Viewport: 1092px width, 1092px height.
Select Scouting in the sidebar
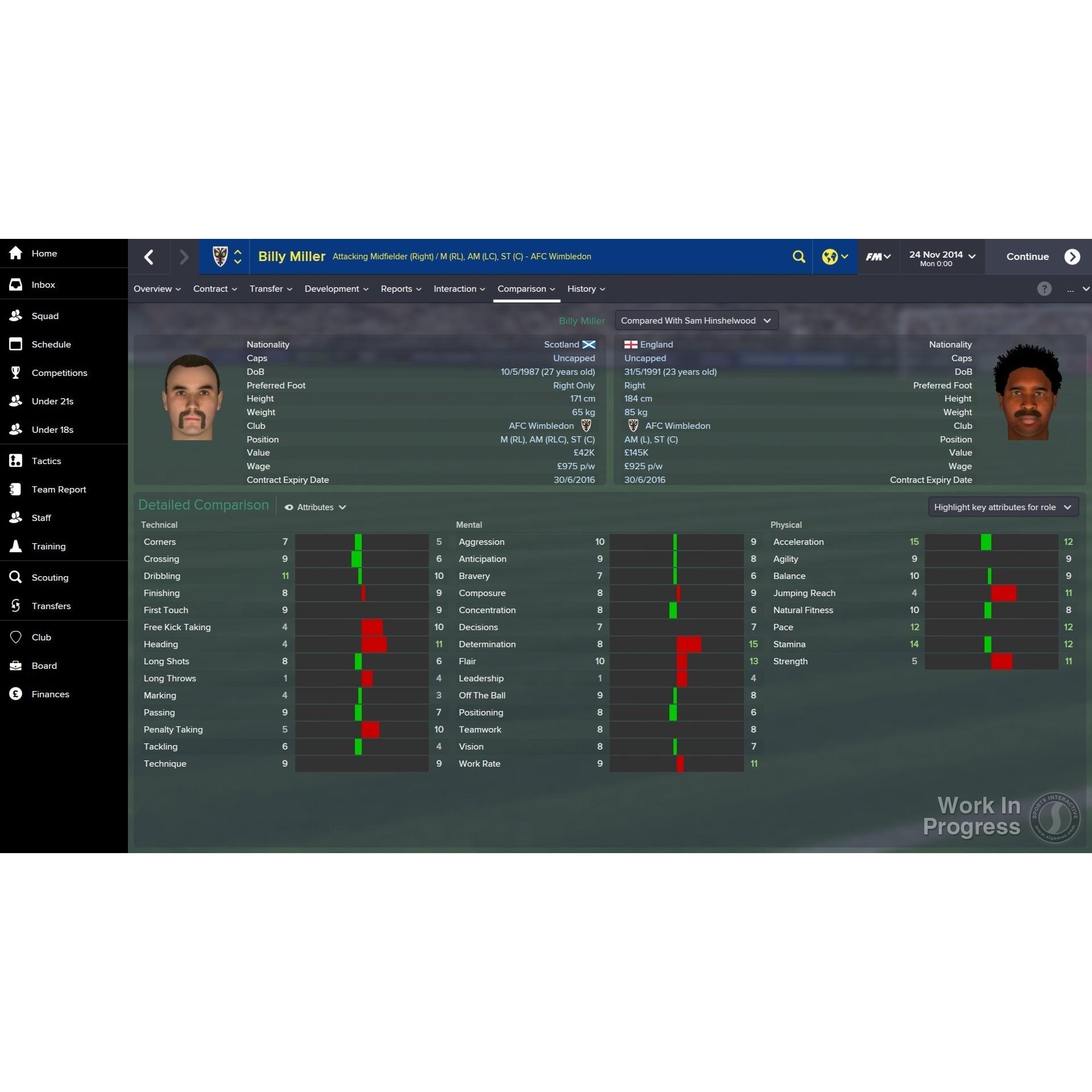click(49, 578)
